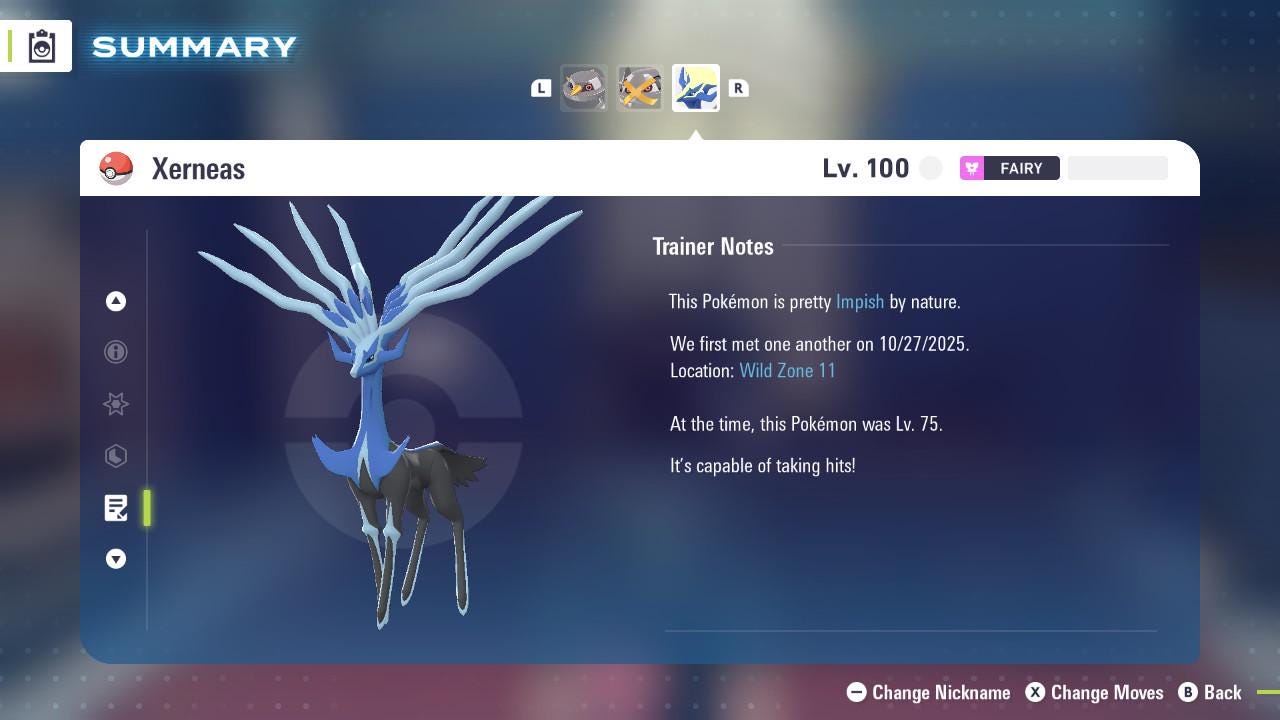Select the Xerneas portrait thumbnail
Viewport: 1280px width, 720px height.
pyautogui.click(x=695, y=88)
